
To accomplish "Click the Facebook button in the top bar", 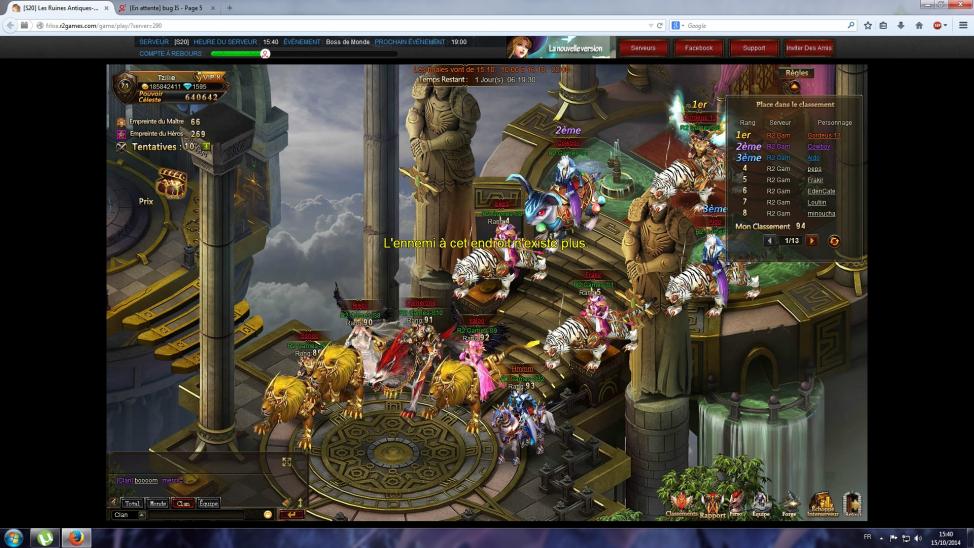I will (698, 47).
